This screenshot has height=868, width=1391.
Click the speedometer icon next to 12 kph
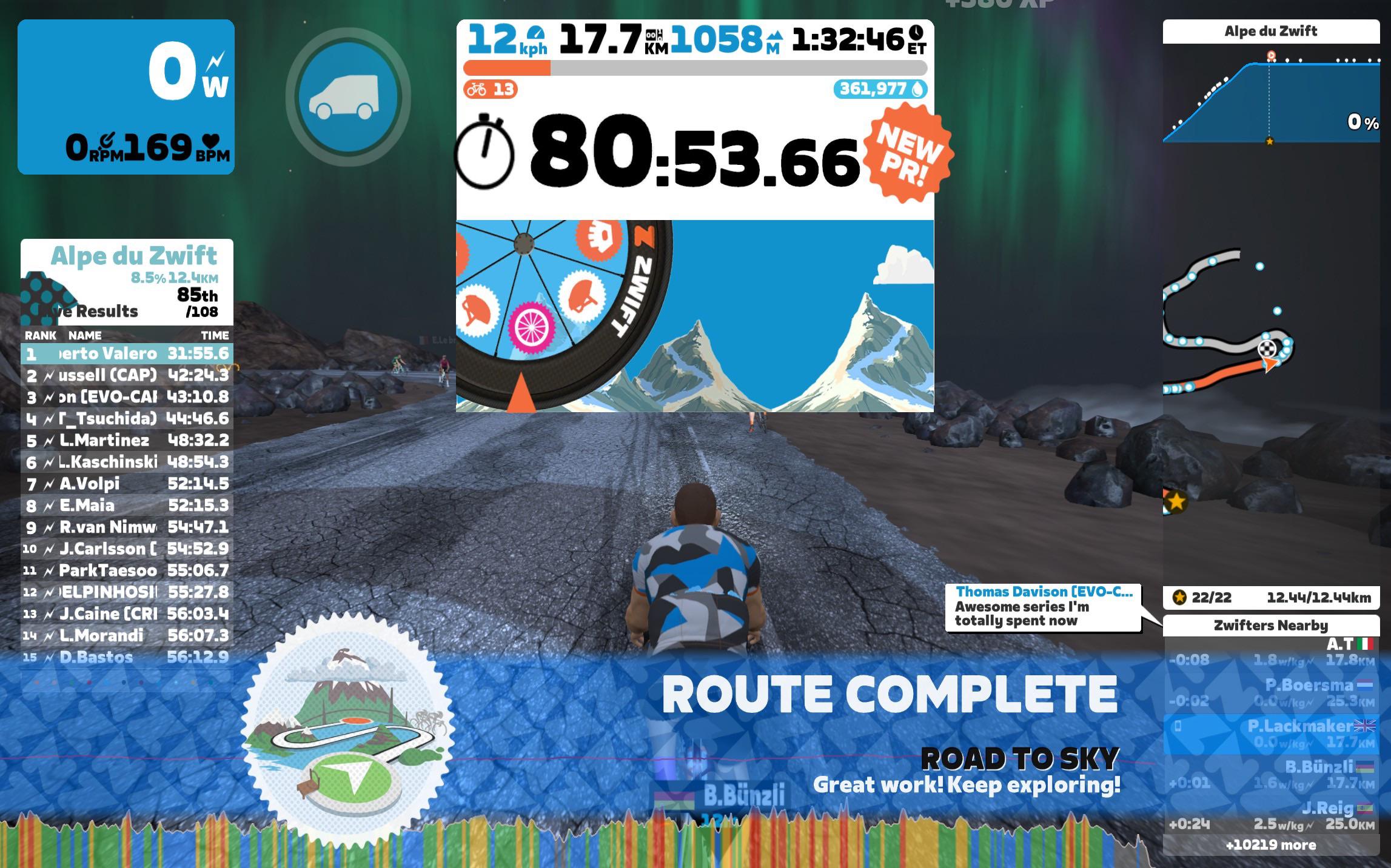coord(537,32)
